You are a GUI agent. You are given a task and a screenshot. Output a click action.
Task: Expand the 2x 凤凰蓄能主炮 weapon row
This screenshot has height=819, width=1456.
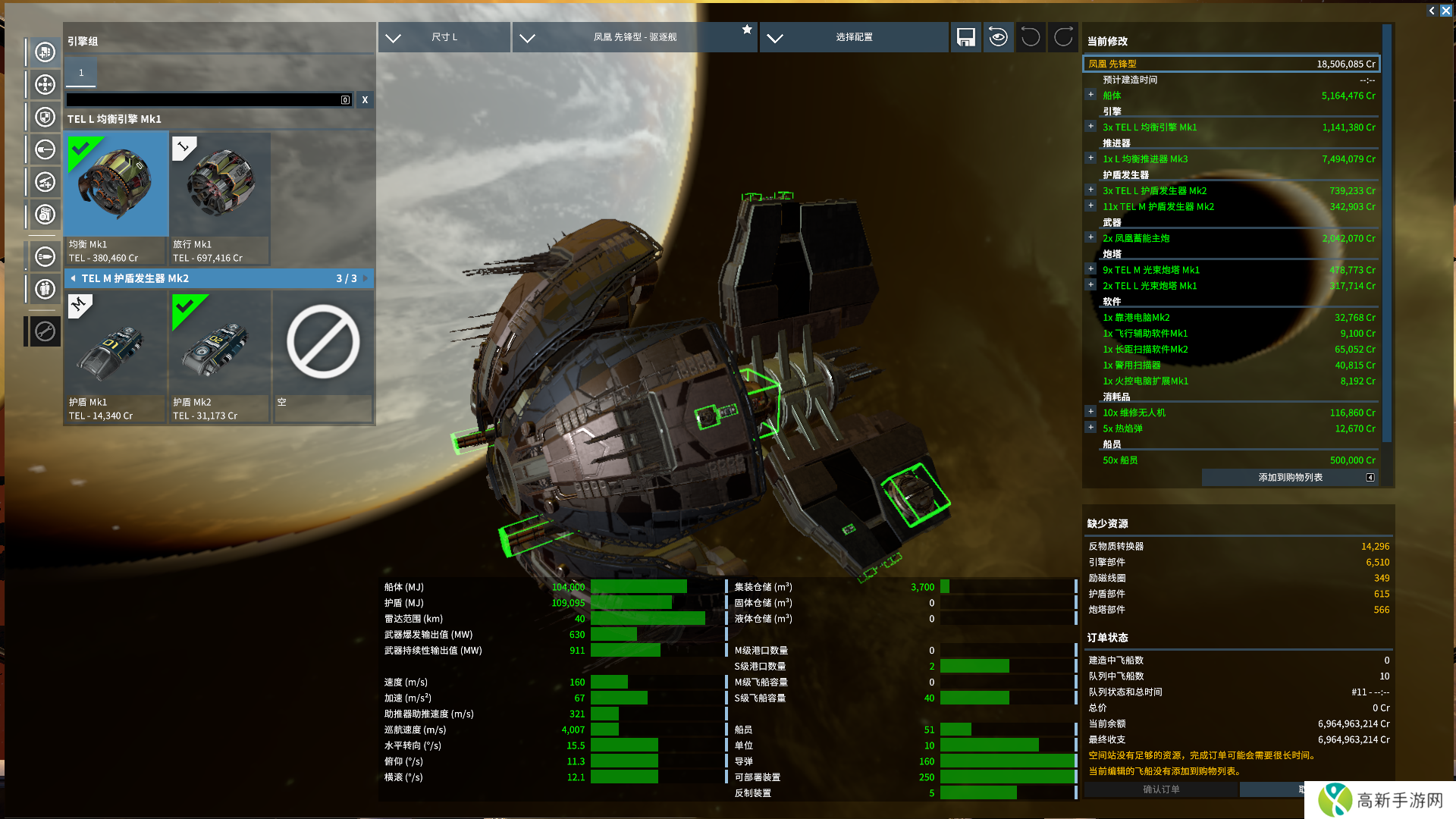[x=1090, y=238]
